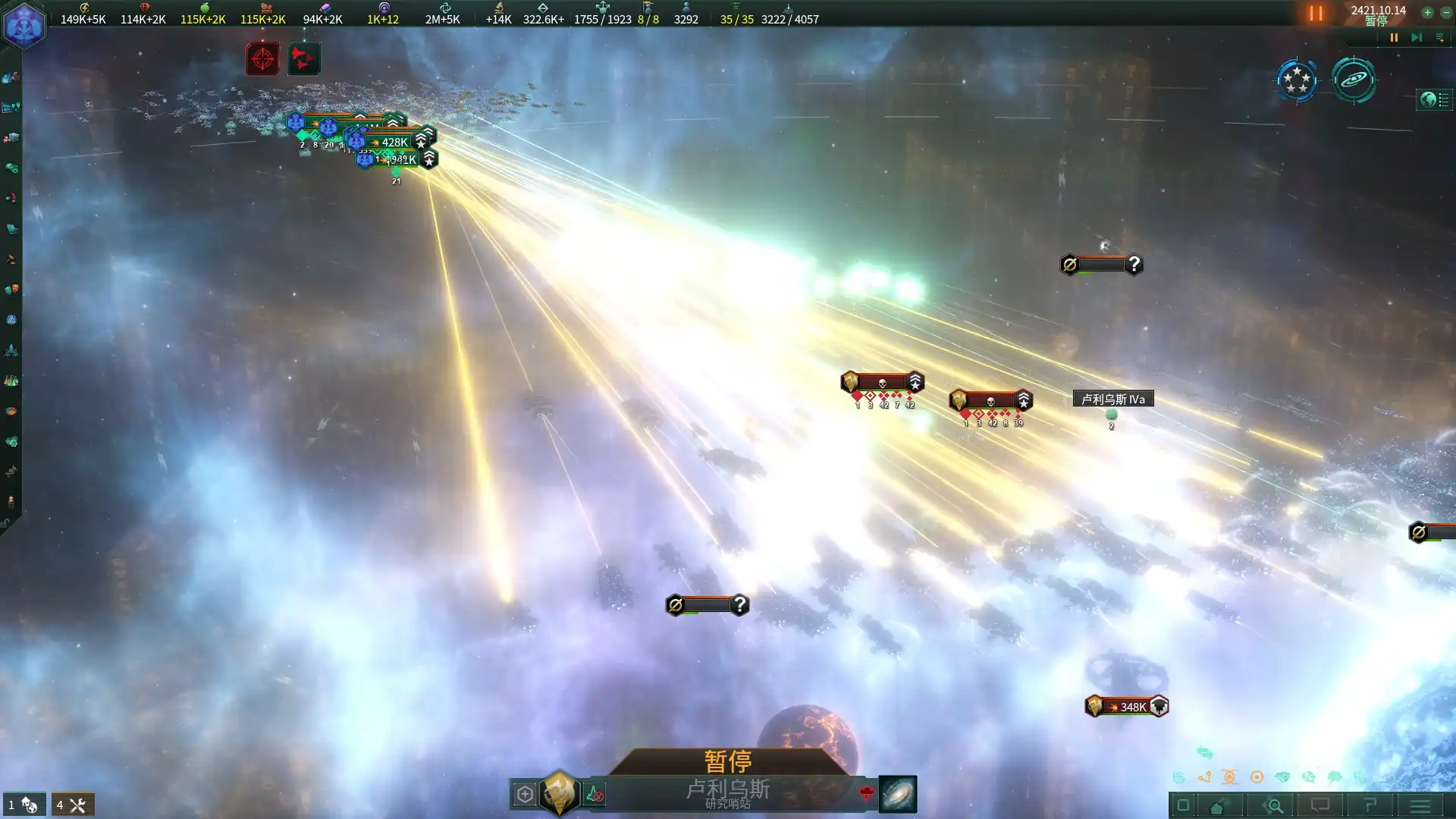
Task: Open the empire emblem menu
Action: (24, 26)
